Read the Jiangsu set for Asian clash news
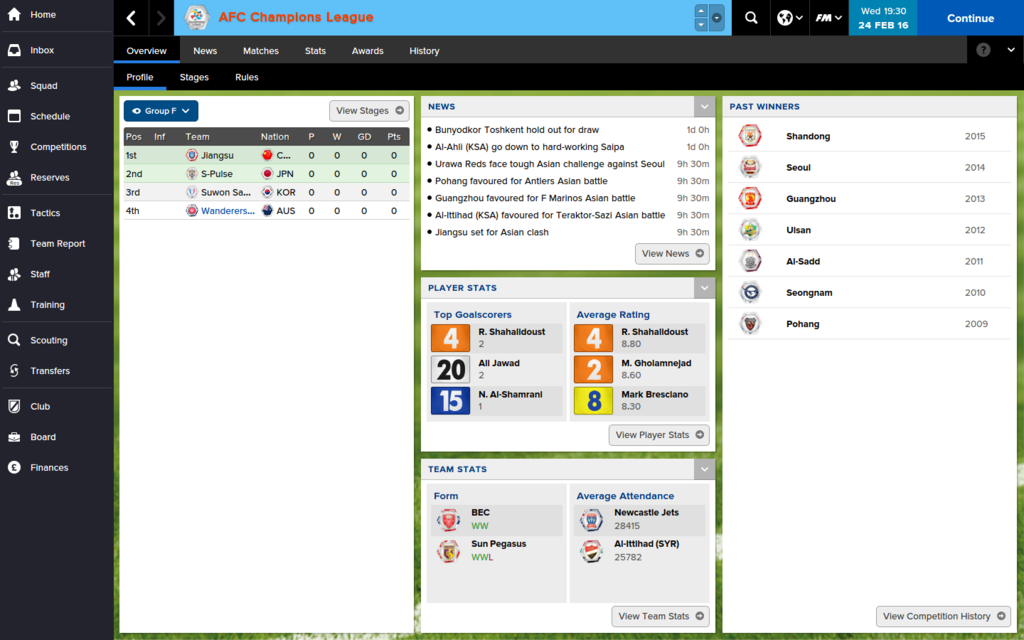Viewport: 1024px width, 640px height. [x=492, y=233]
